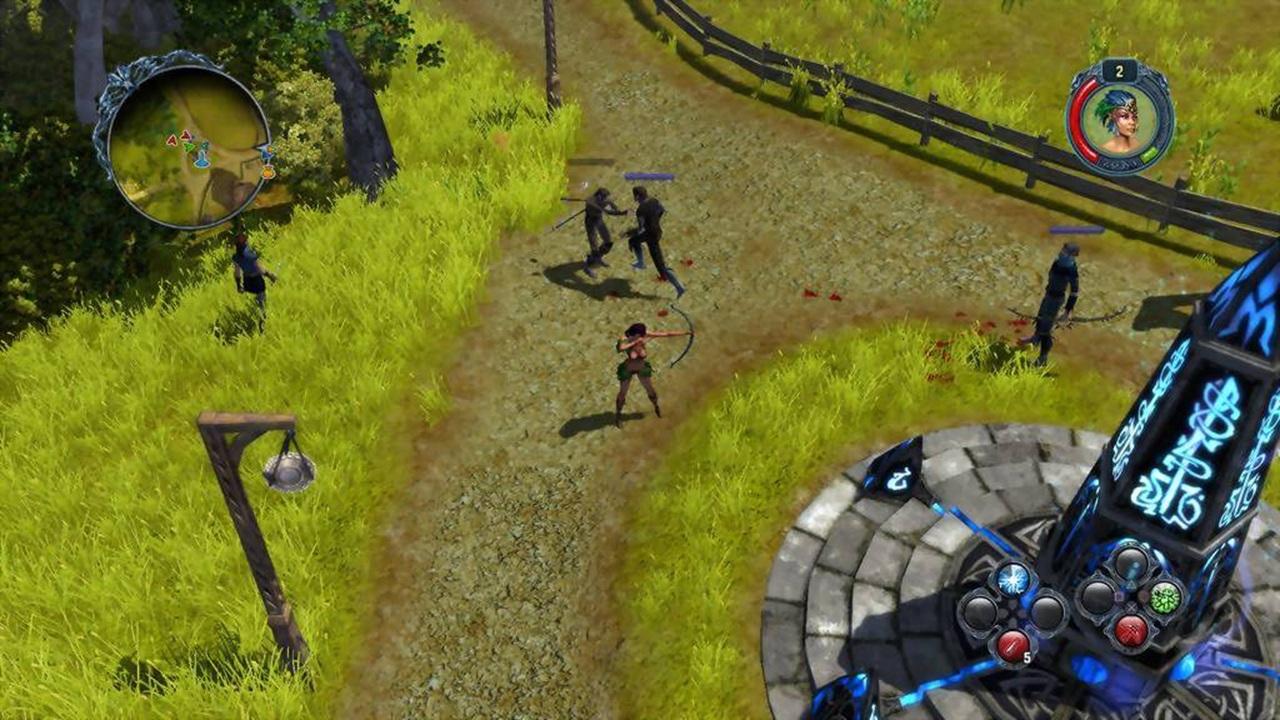
Task: Click the X button glyph between the skill slots
Action: point(1129,606)
